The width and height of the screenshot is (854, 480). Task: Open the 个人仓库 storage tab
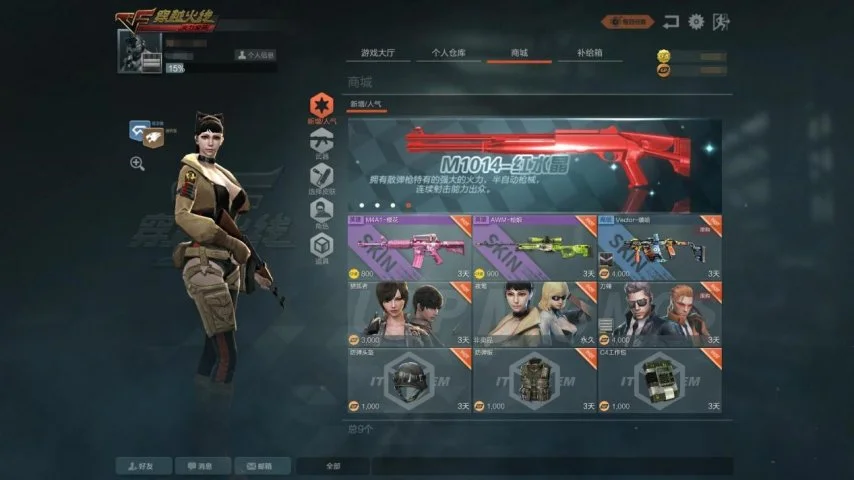point(448,51)
